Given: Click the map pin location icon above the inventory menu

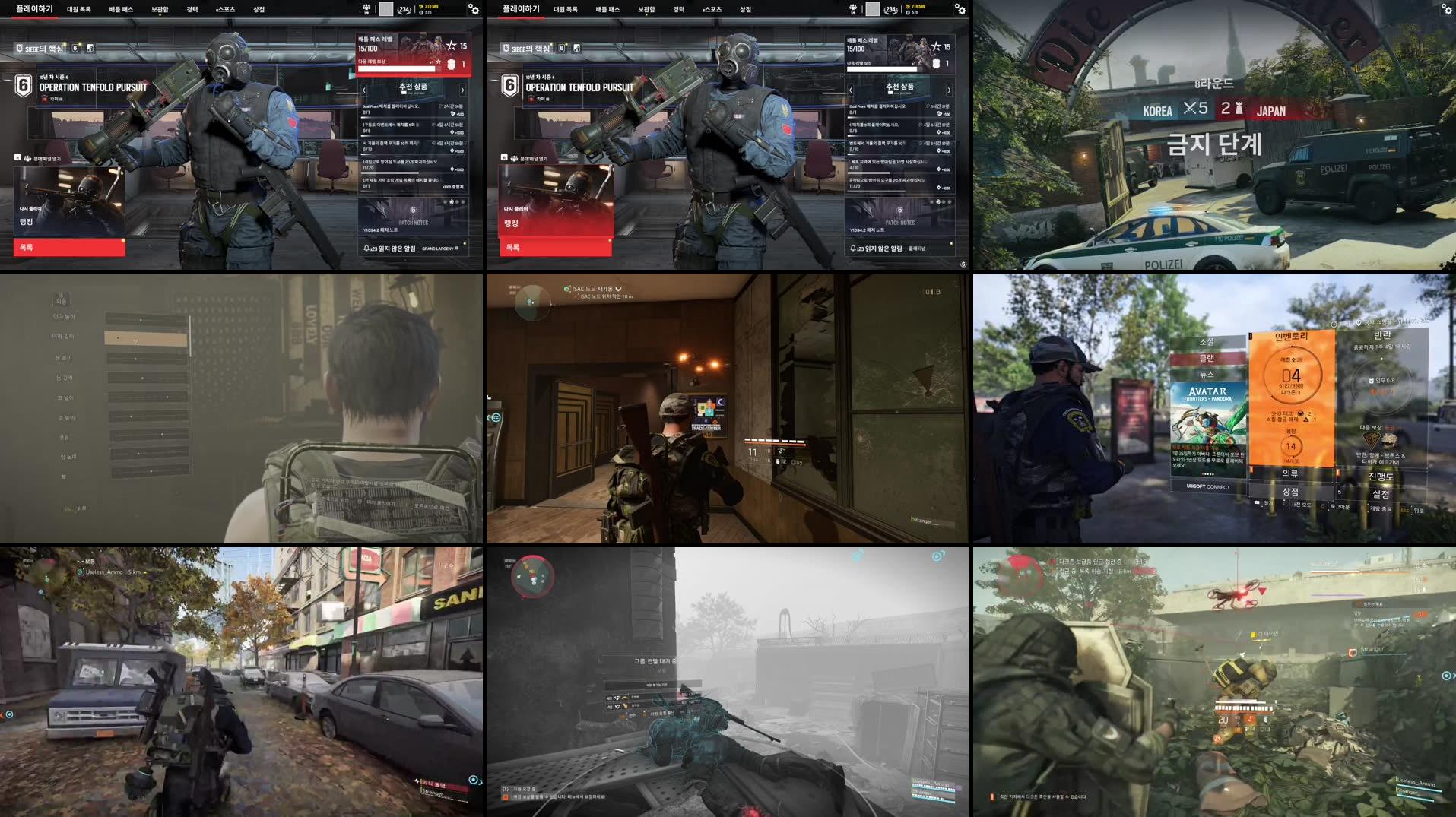Looking at the screenshot, I should [1359, 324].
